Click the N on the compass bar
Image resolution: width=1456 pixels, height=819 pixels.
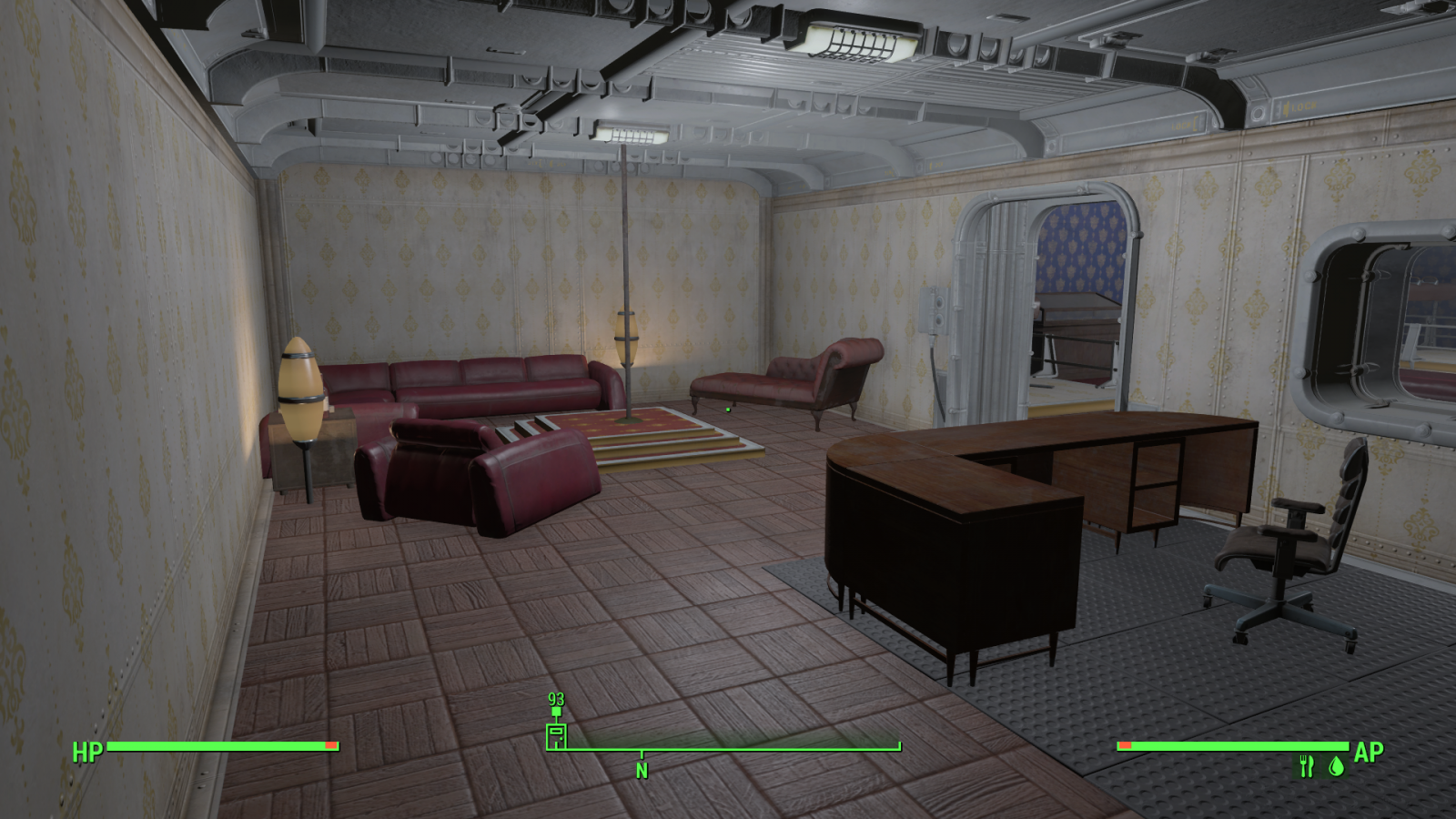642,769
